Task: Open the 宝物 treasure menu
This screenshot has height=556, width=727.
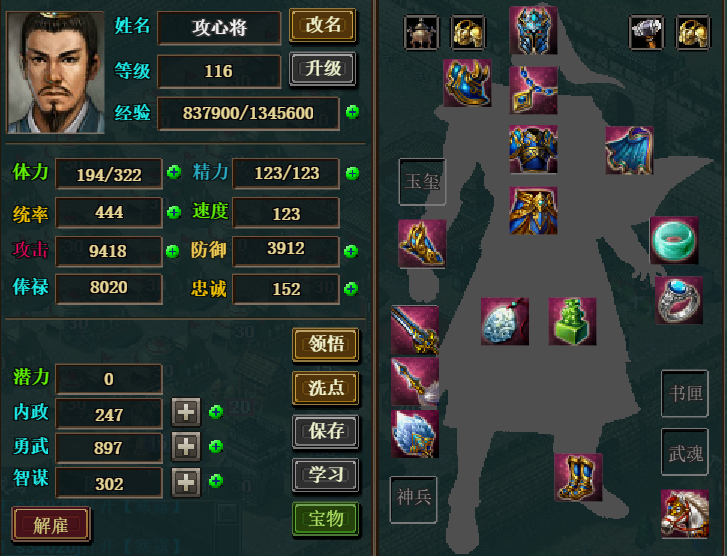Action: pos(325,519)
